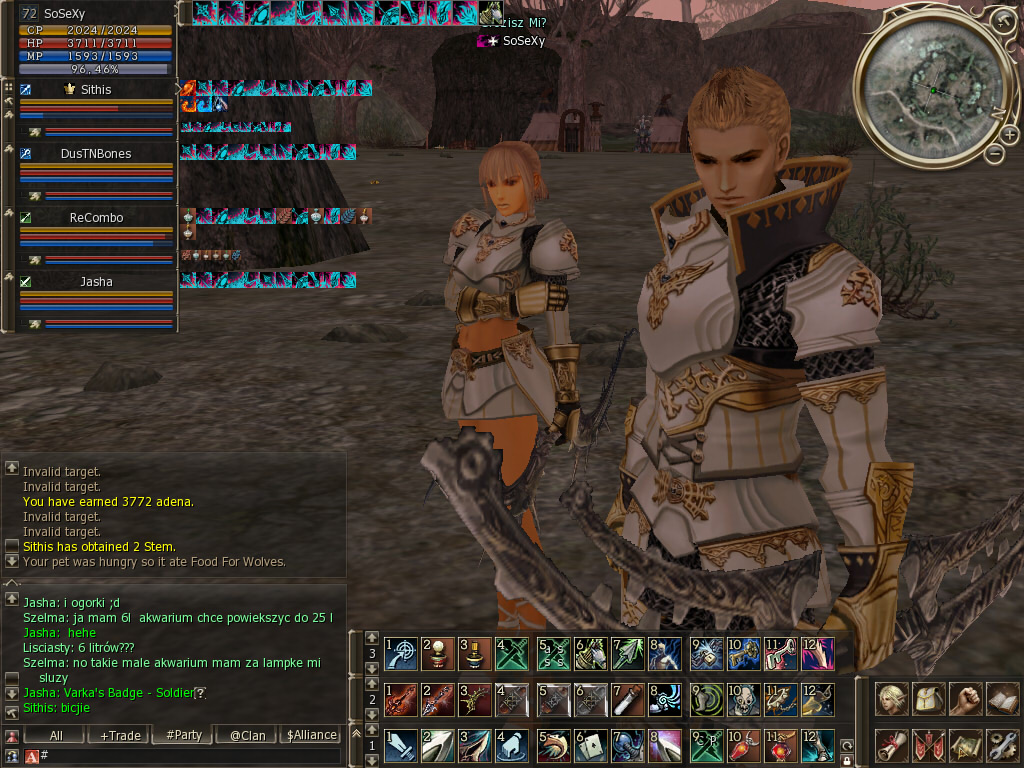Open the actions fist icon
The width and height of the screenshot is (1024, 768).
pyautogui.click(x=964, y=698)
